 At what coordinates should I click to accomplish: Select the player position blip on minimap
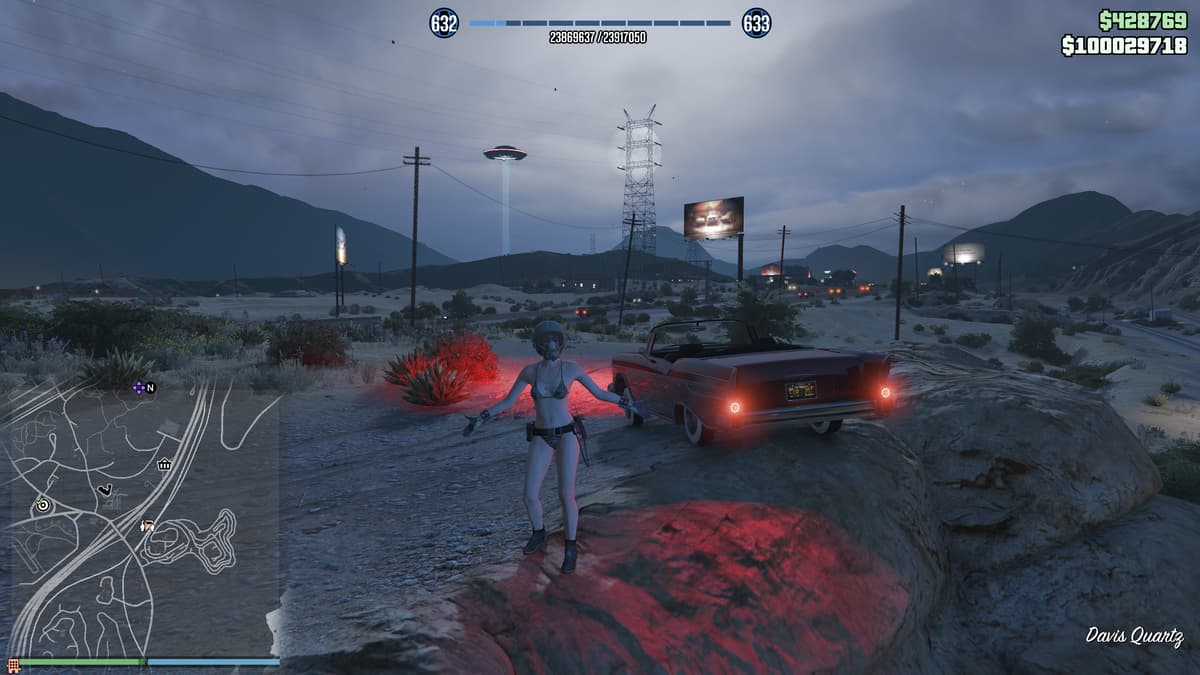point(148,524)
